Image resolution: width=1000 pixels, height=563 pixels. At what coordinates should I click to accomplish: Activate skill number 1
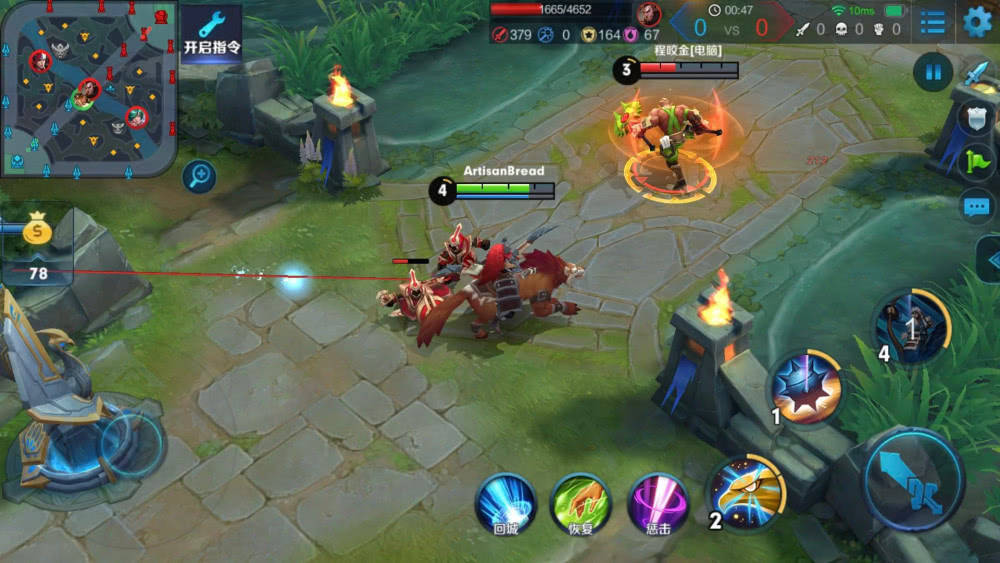coord(806,387)
